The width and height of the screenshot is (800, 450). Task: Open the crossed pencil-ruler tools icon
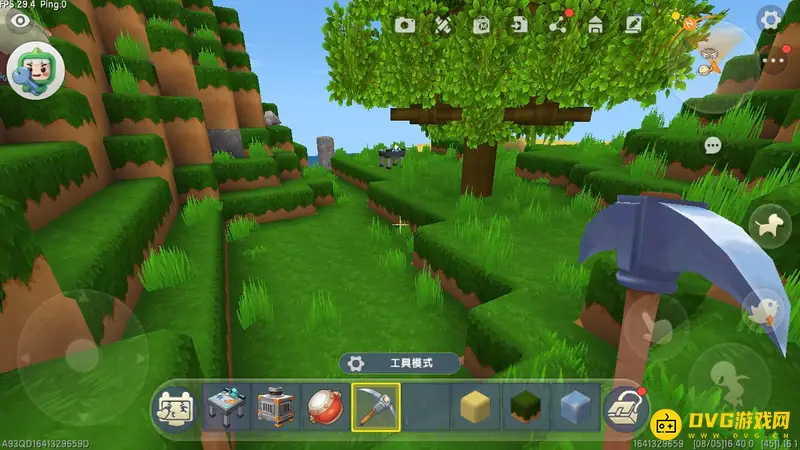[x=442, y=25]
